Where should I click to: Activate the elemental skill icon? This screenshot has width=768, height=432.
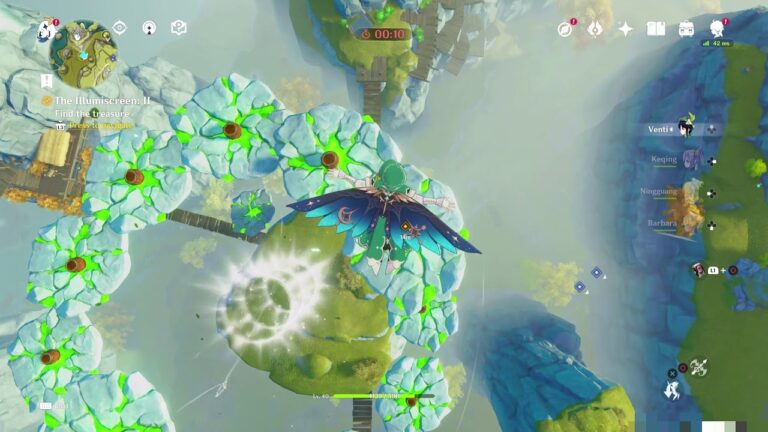tap(698, 367)
